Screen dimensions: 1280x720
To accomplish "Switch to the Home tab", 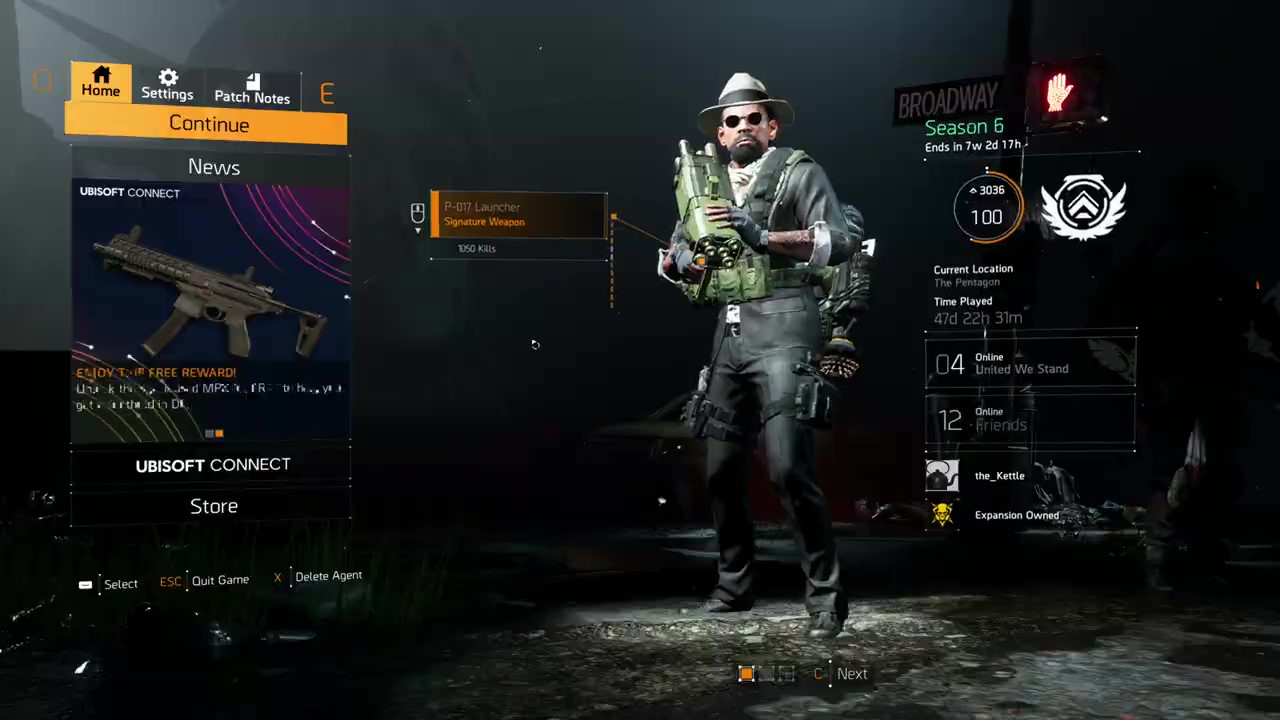I will pyautogui.click(x=101, y=82).
